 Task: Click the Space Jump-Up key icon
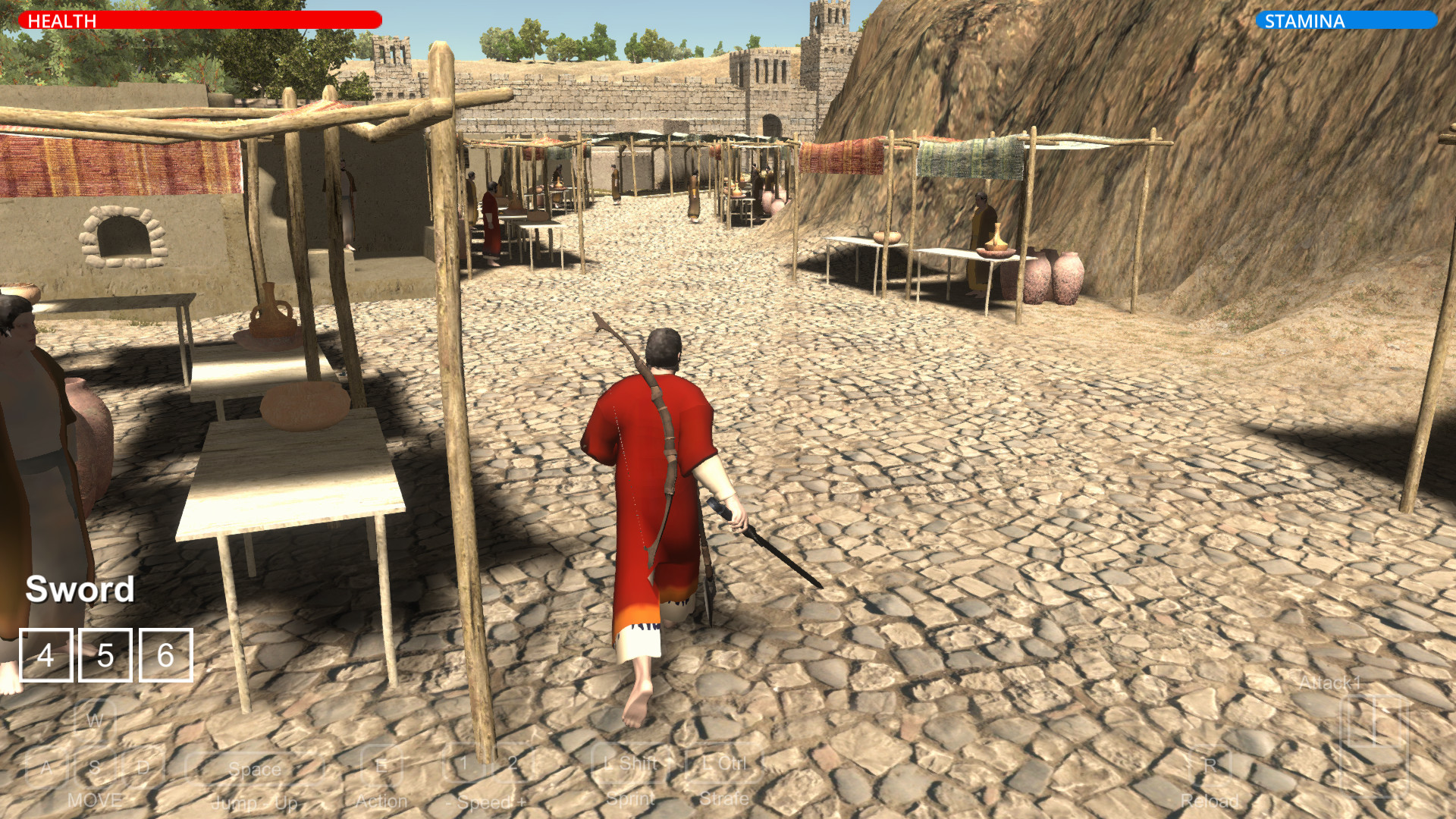pos(256,768)
